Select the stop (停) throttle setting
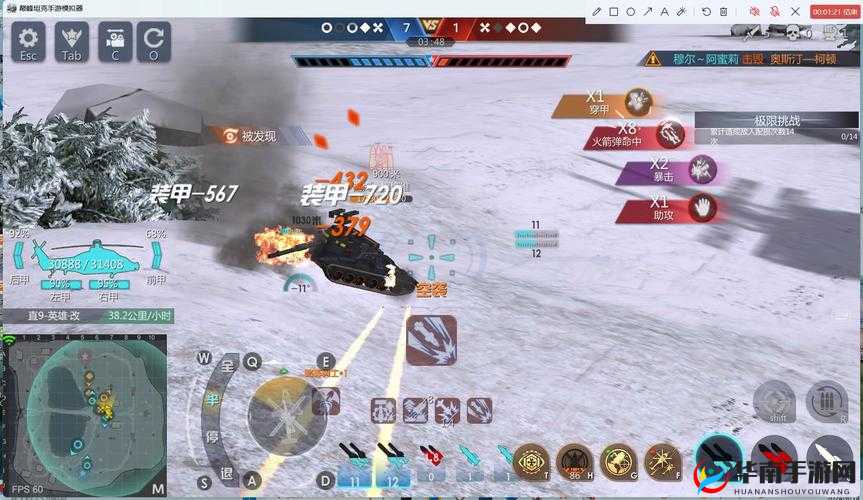This screenshot has width=863, height=500. (x=213, y=436)
